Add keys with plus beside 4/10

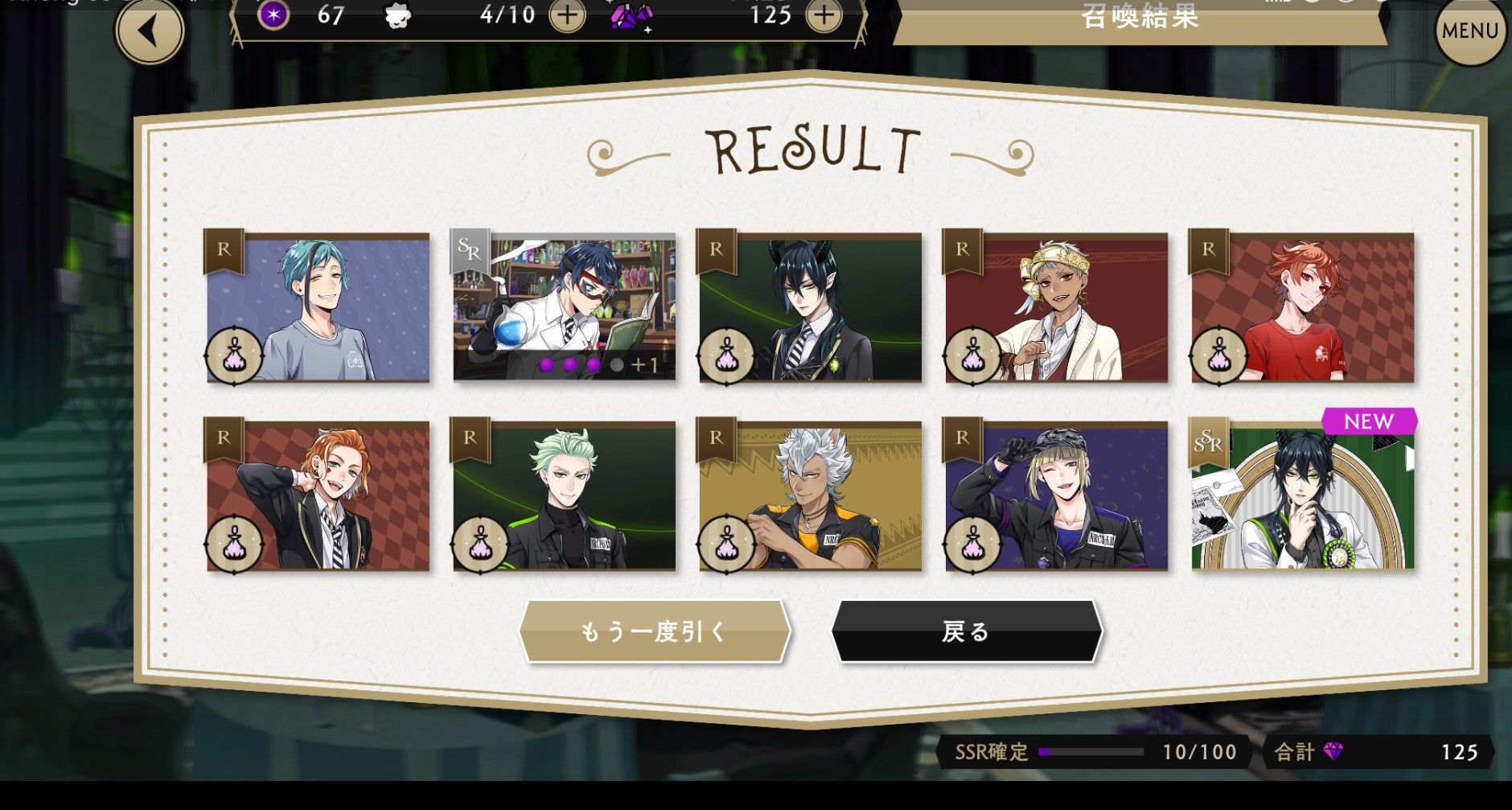(567, 15)
